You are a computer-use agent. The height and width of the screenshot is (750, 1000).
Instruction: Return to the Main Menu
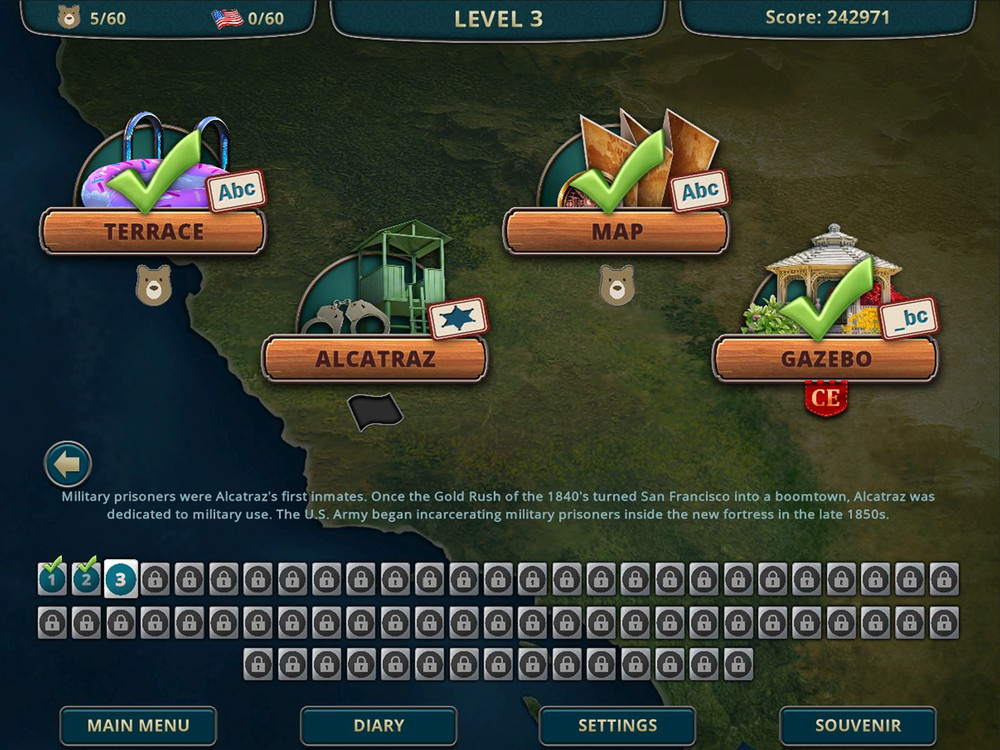click(138, 726)
